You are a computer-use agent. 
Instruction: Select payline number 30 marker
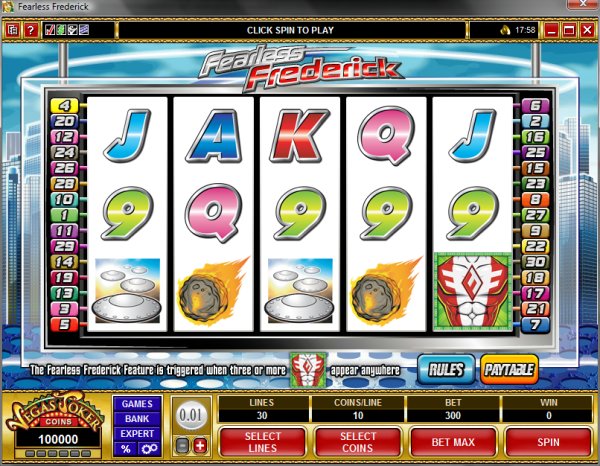click(533, 262)
